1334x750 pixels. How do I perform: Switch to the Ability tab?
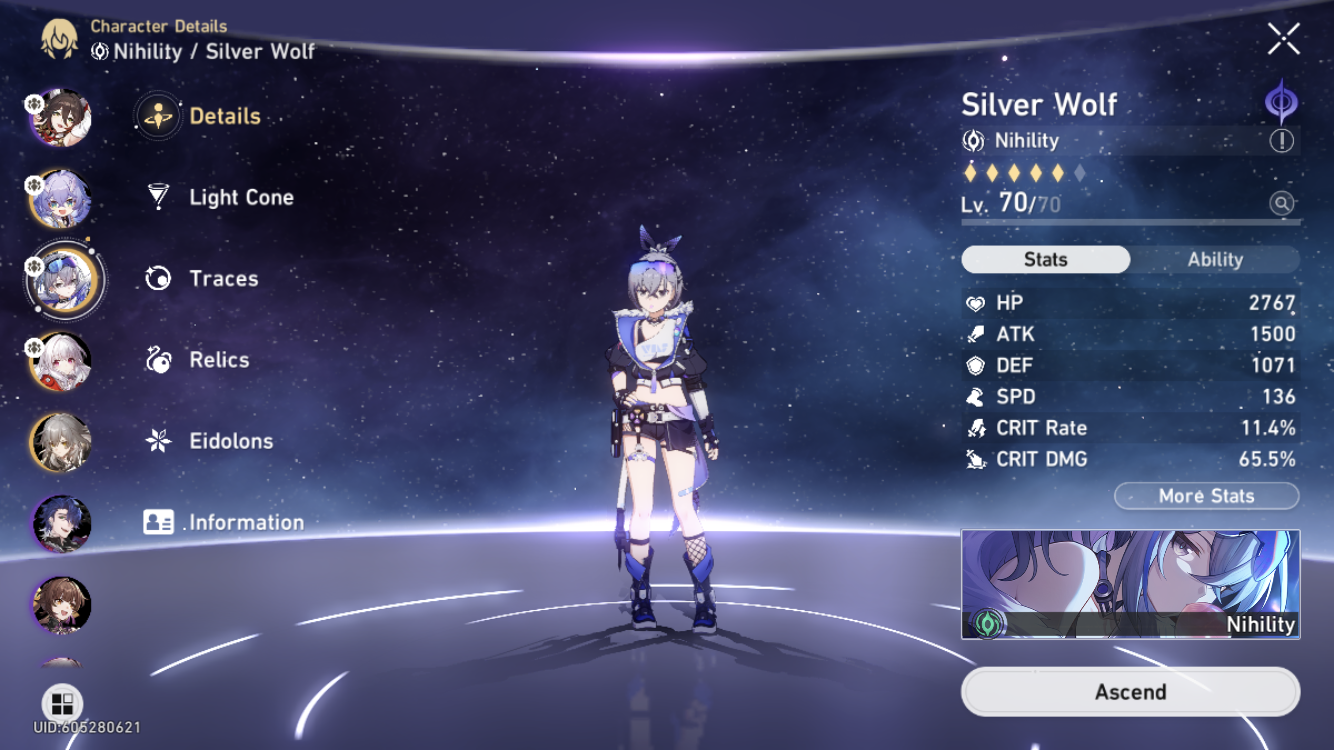(1215, 259)
